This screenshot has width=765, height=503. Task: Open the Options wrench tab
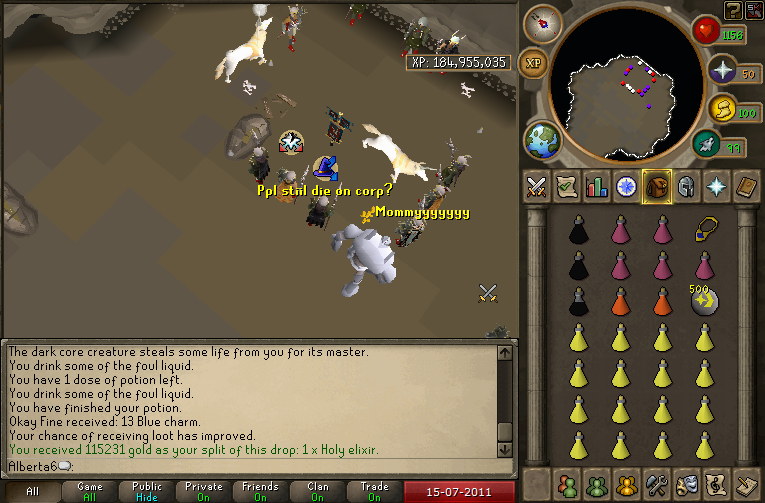click(x=658, y=484)
